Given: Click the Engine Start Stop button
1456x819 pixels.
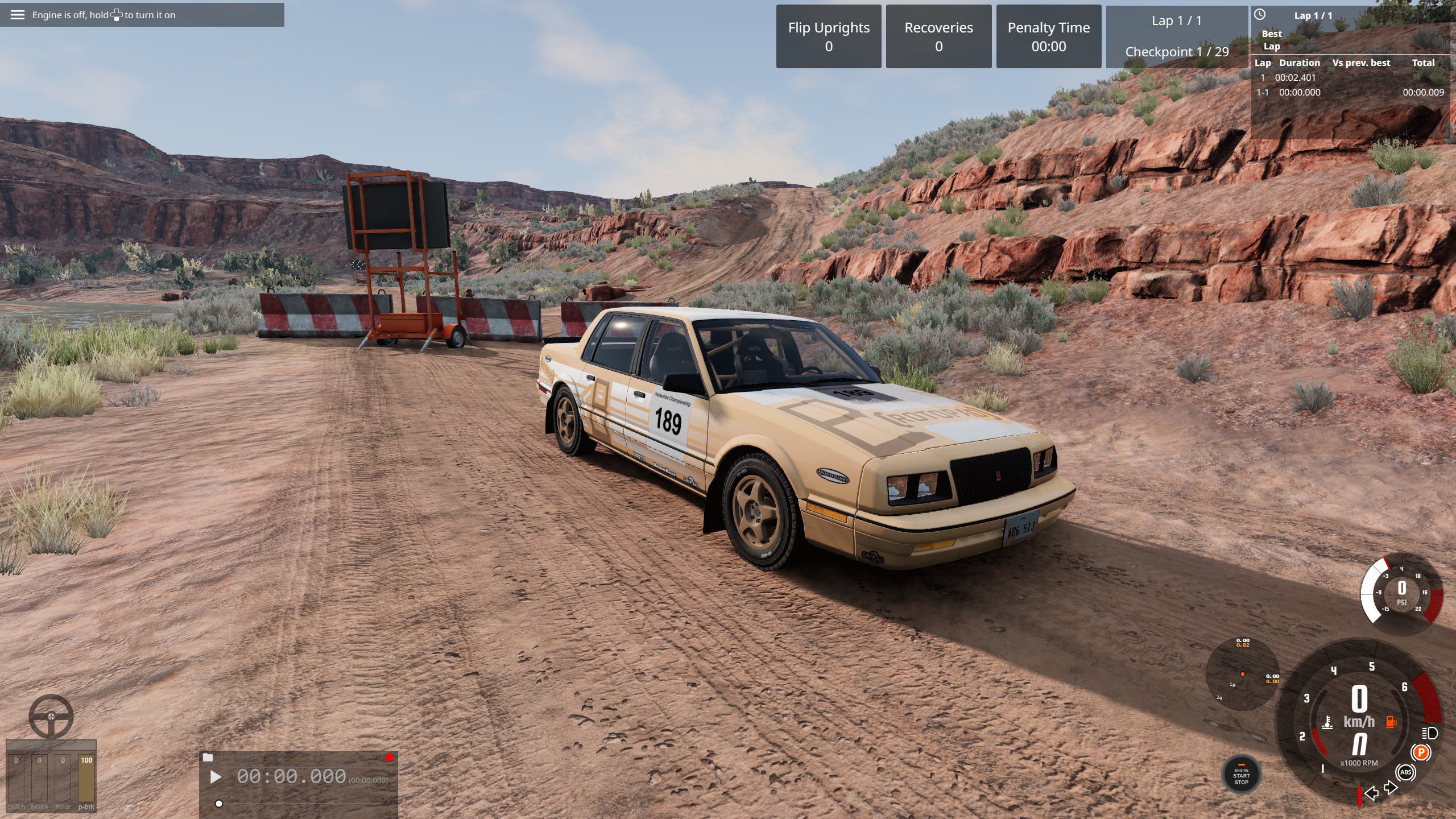Looking at the screenshot, I should click(x=1241, y=776).
